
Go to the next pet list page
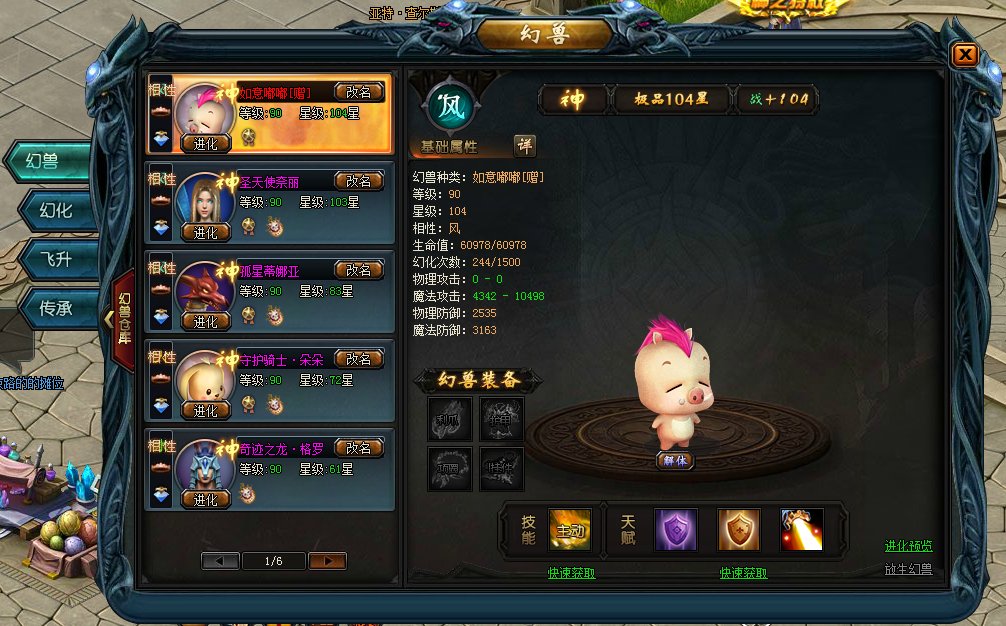pos(327,561)
